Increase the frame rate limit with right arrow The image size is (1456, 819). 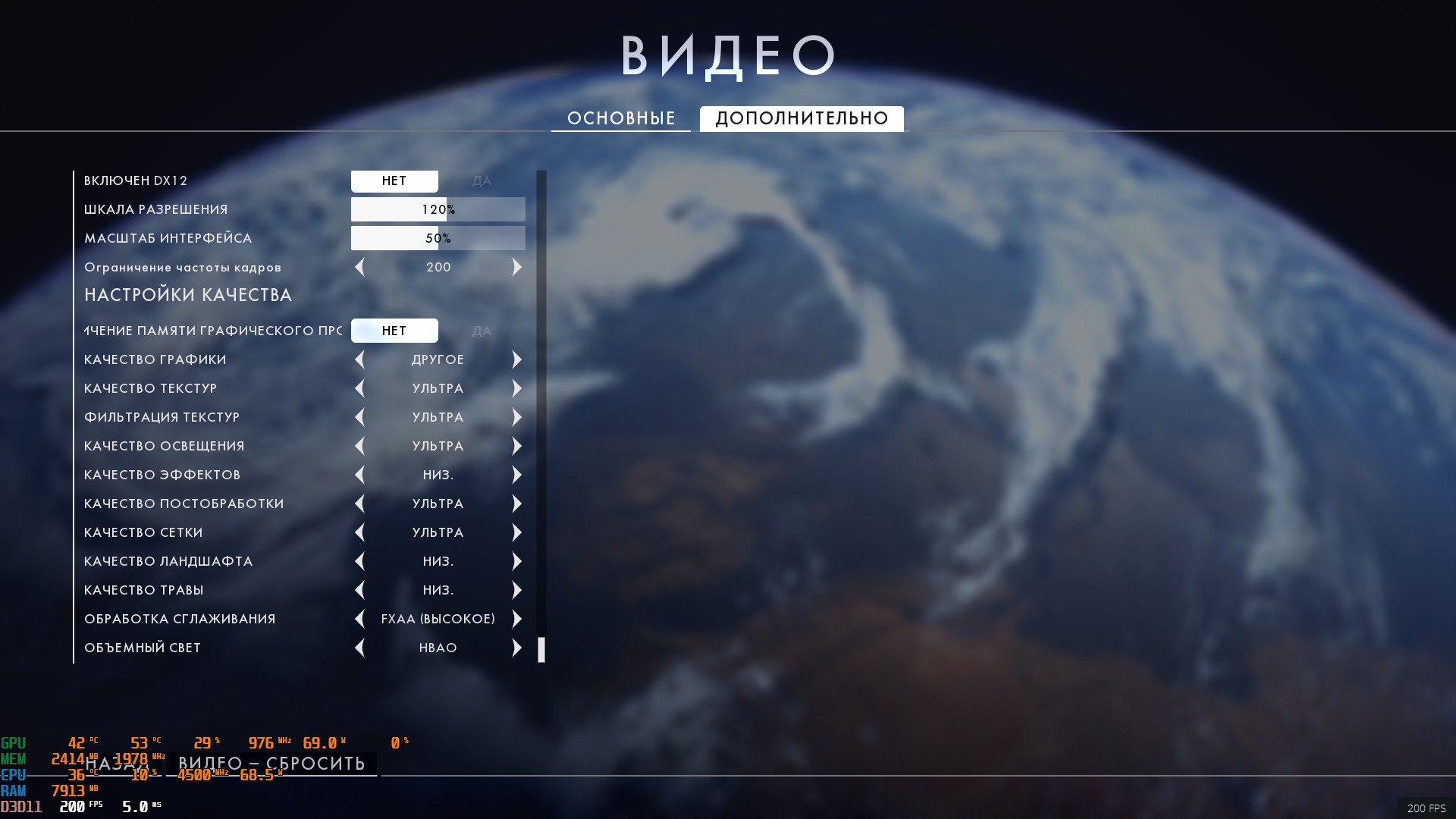517,268
